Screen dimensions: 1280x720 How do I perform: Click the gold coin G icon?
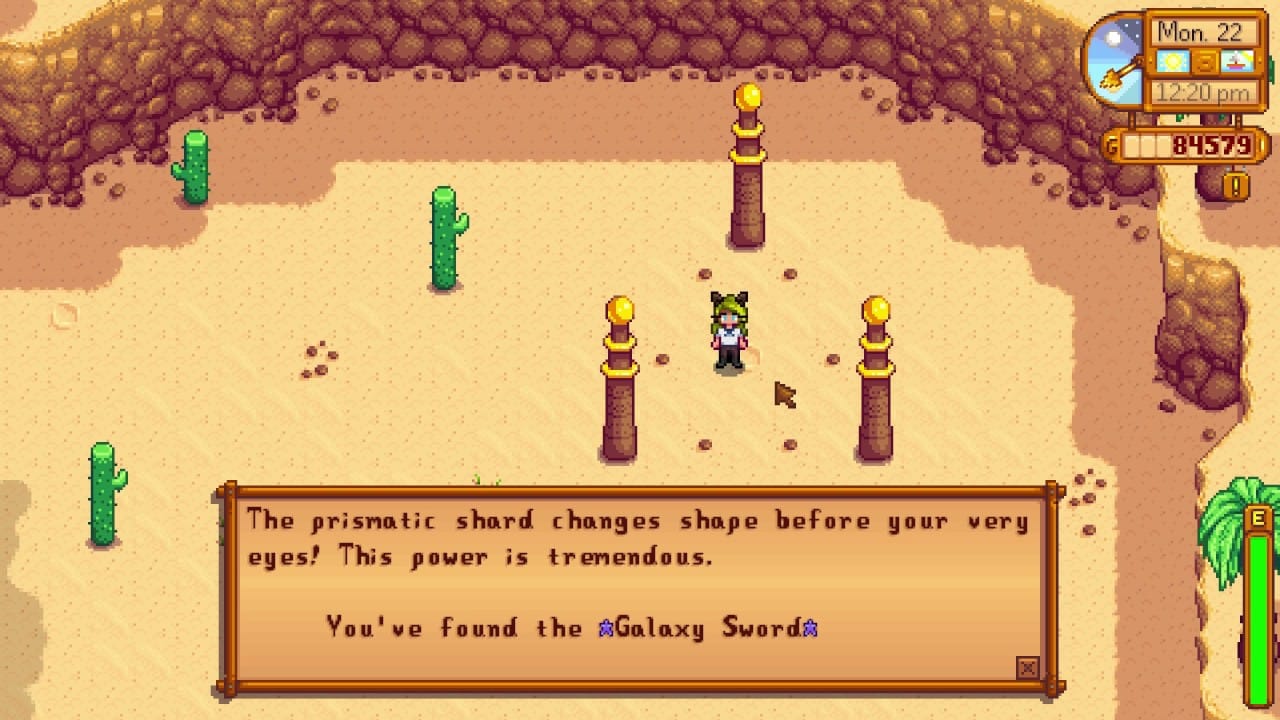(1112, 142)
